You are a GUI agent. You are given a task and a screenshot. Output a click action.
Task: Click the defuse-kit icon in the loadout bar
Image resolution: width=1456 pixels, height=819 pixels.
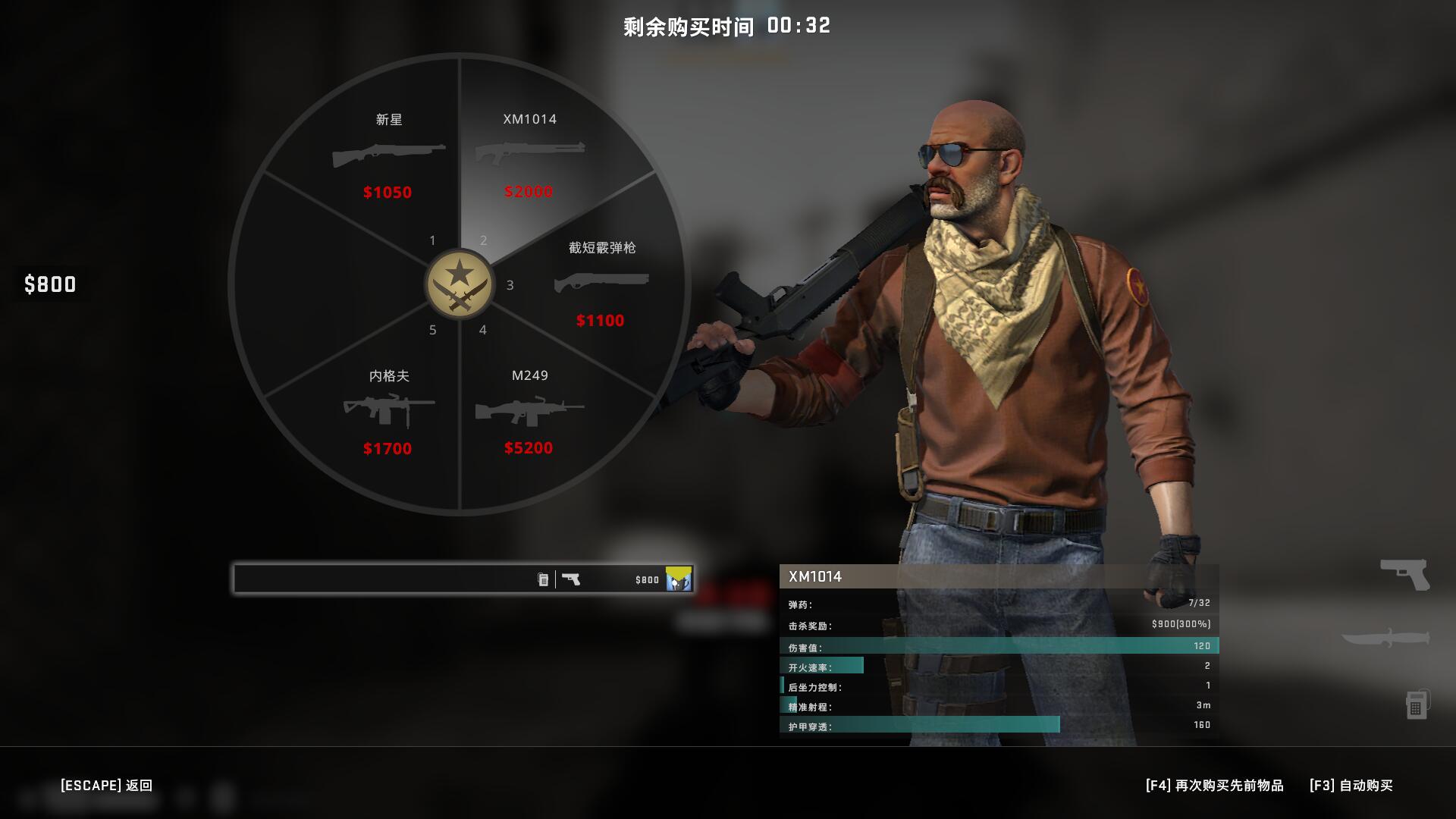542,578
